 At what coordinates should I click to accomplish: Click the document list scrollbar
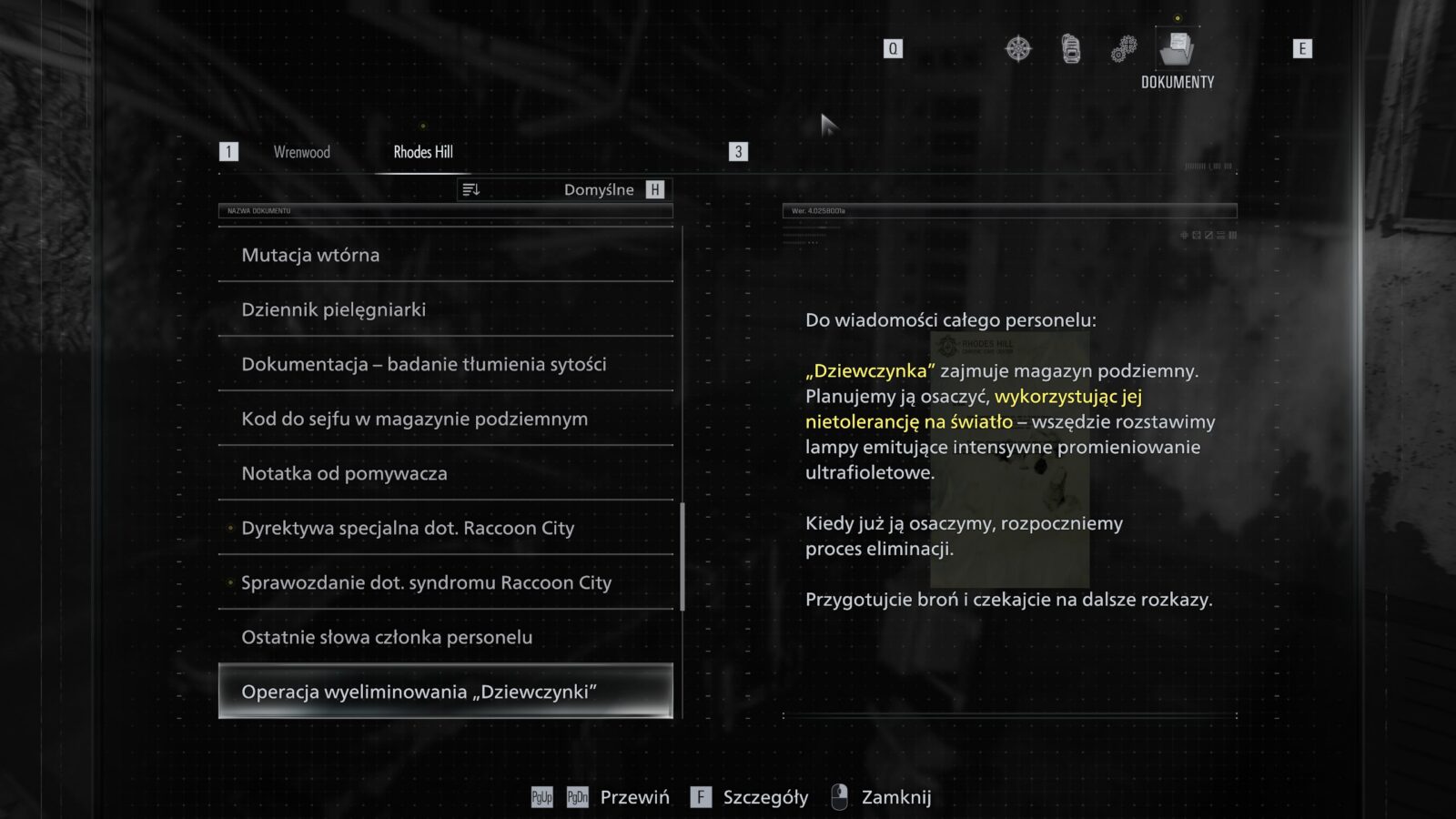pos(682,555)
